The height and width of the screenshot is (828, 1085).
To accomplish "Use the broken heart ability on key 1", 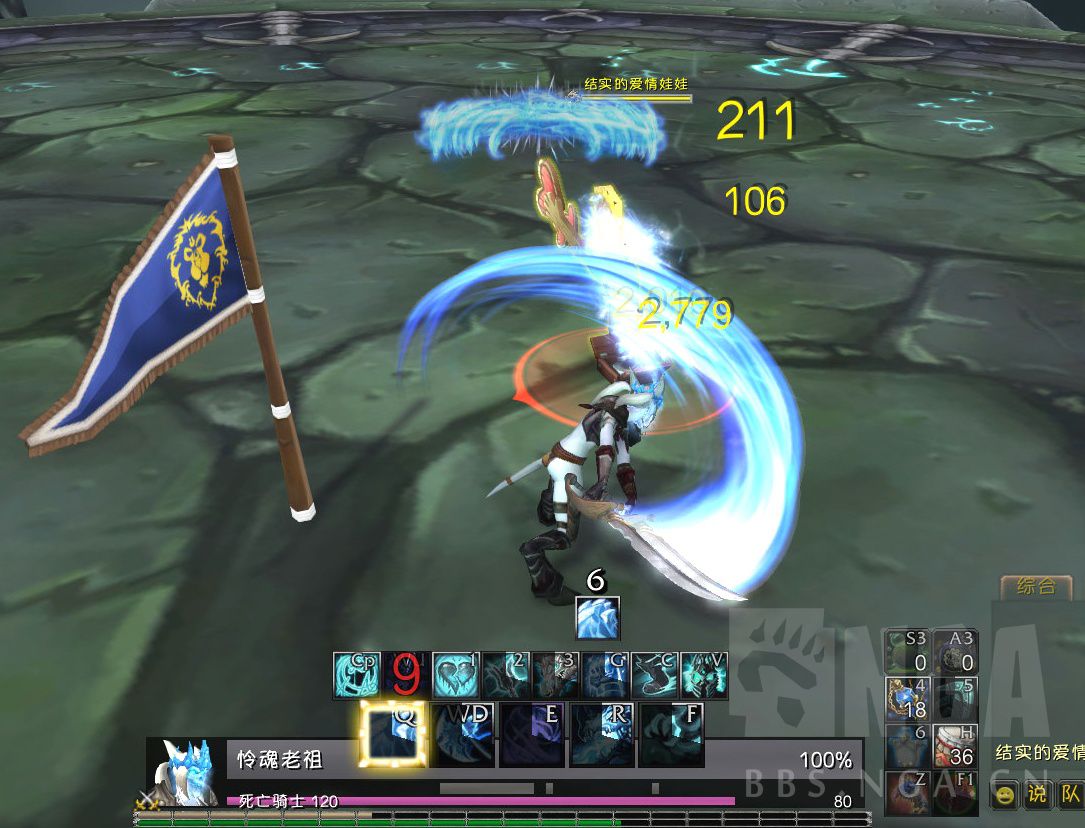I will coord(456,675).
